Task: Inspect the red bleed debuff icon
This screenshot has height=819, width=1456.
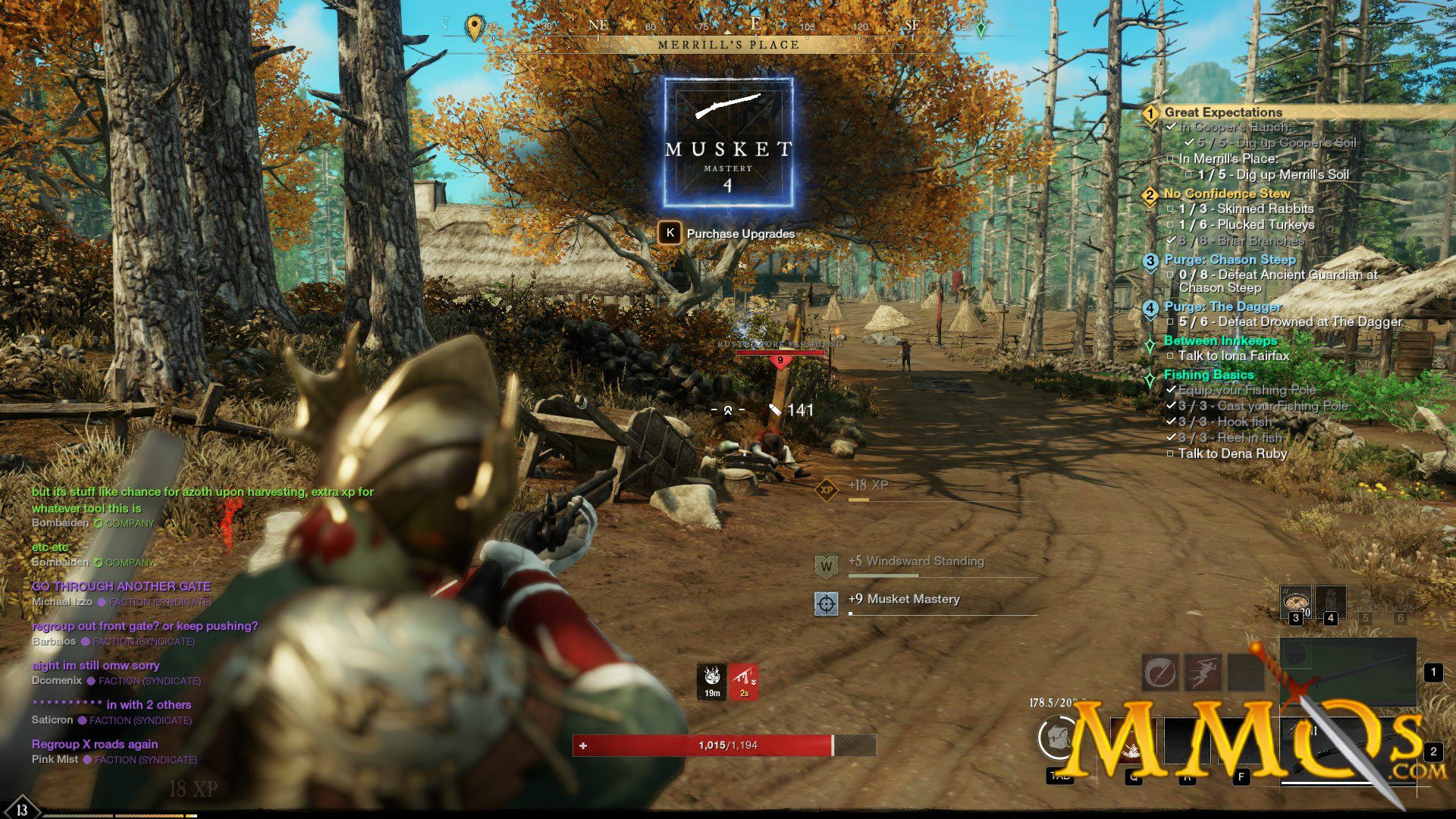Action: coord(744,680)
